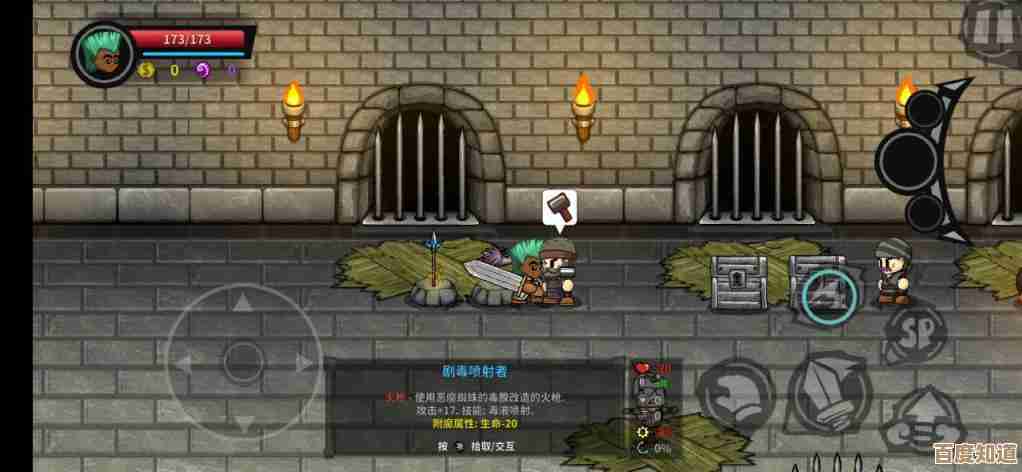Select the large middle black item slot
Screen dimensions: 1022x472
(x=909, y=158)
